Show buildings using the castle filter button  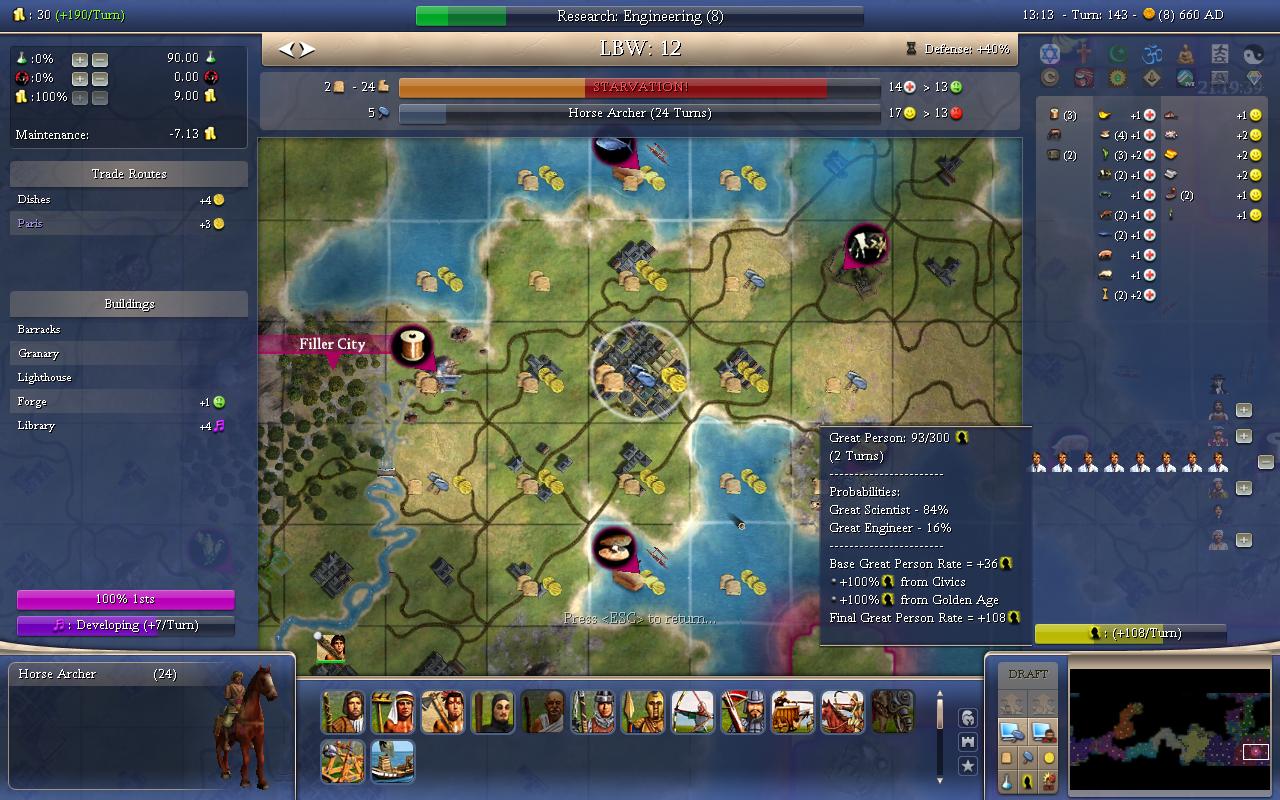point(968,742)
